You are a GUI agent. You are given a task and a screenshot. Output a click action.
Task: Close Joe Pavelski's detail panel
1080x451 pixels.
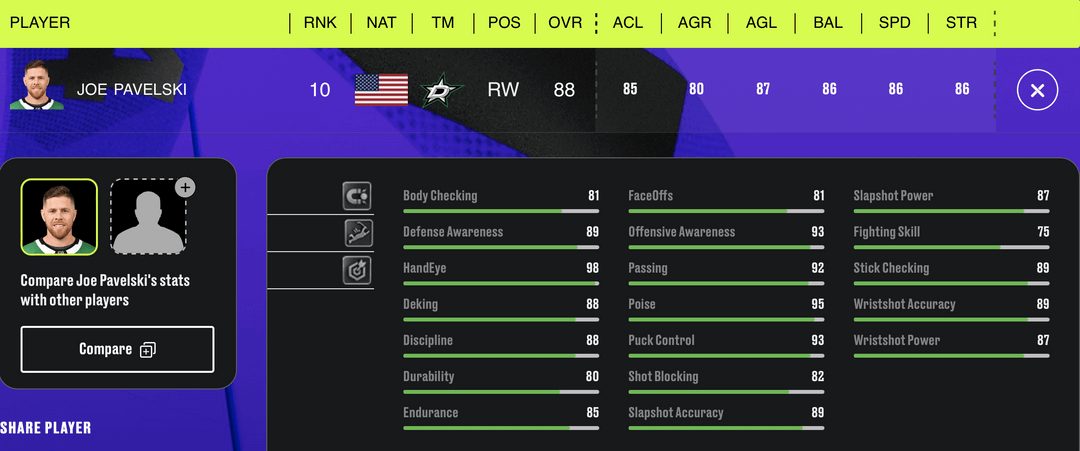[x=1037, y=91]
